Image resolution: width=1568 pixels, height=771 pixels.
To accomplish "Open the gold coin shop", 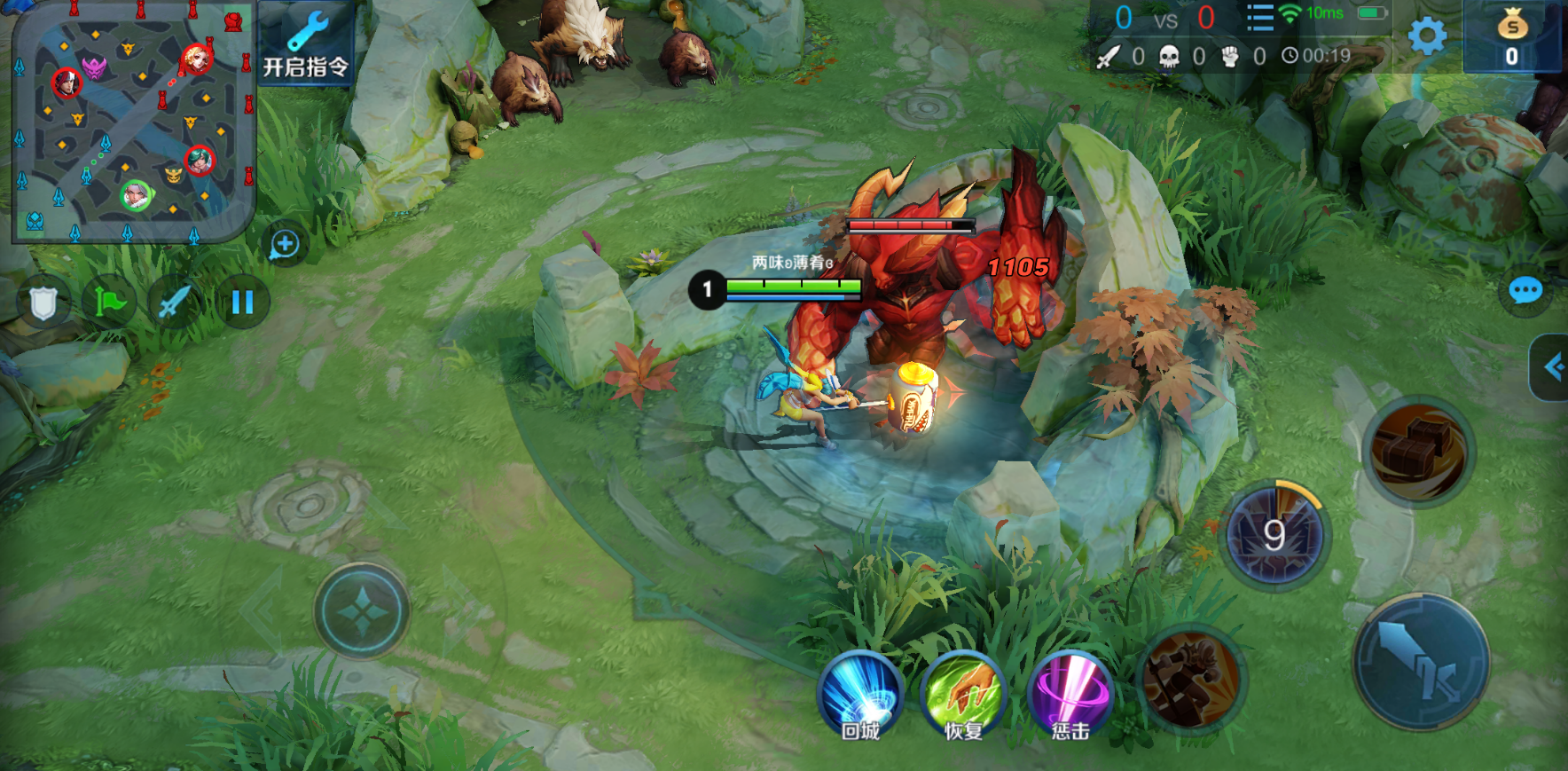I will pos(1512,37).
